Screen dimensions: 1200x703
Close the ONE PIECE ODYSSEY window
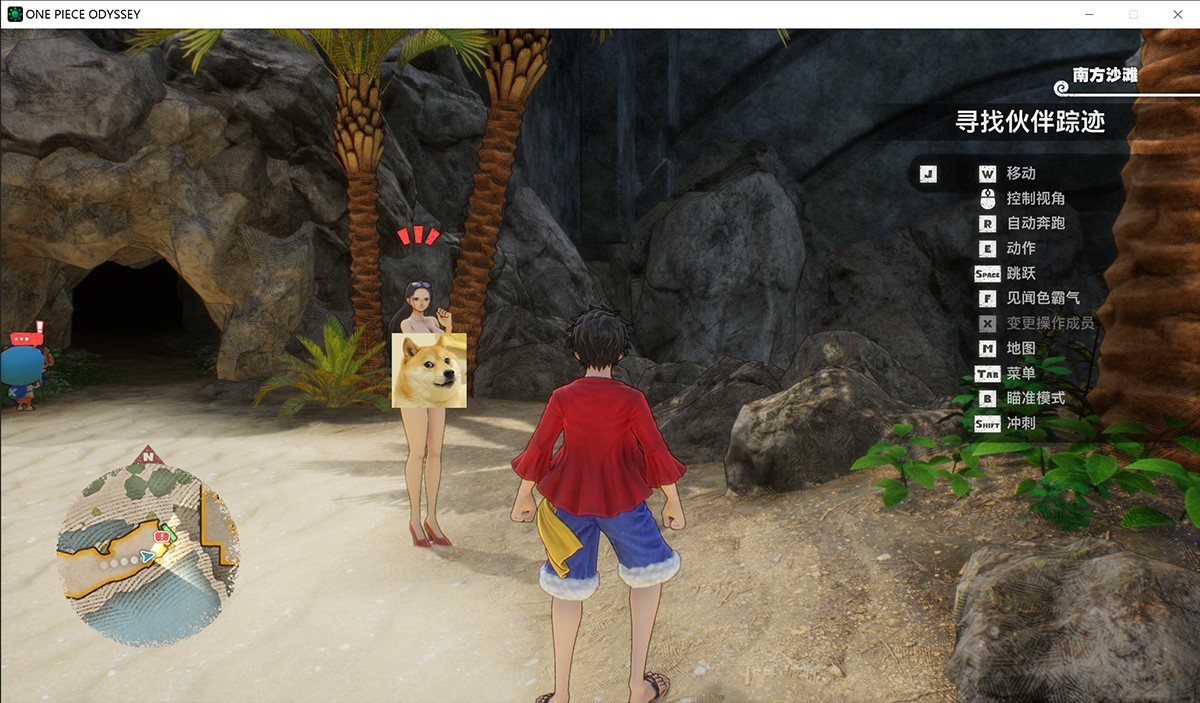[x=1177, y=14]
